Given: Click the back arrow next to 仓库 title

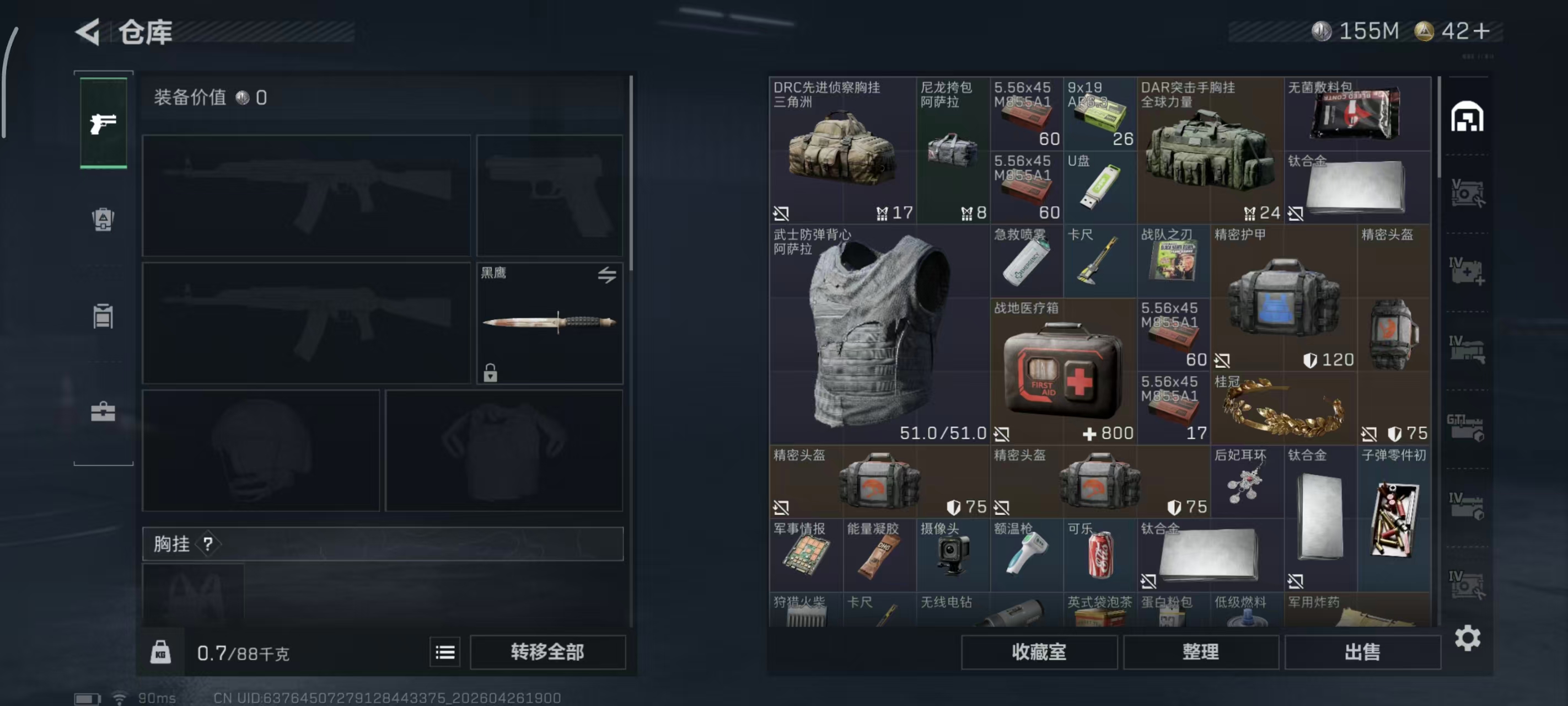Looking at the screenshot, I should click(87, 31).
